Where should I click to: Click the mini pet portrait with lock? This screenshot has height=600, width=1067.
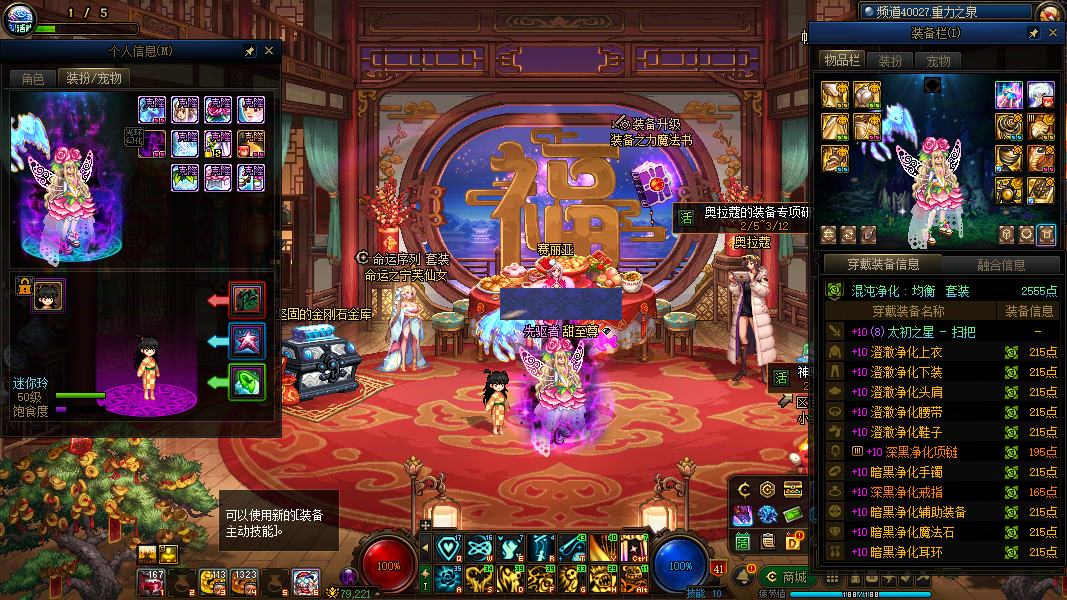point(47,295)
